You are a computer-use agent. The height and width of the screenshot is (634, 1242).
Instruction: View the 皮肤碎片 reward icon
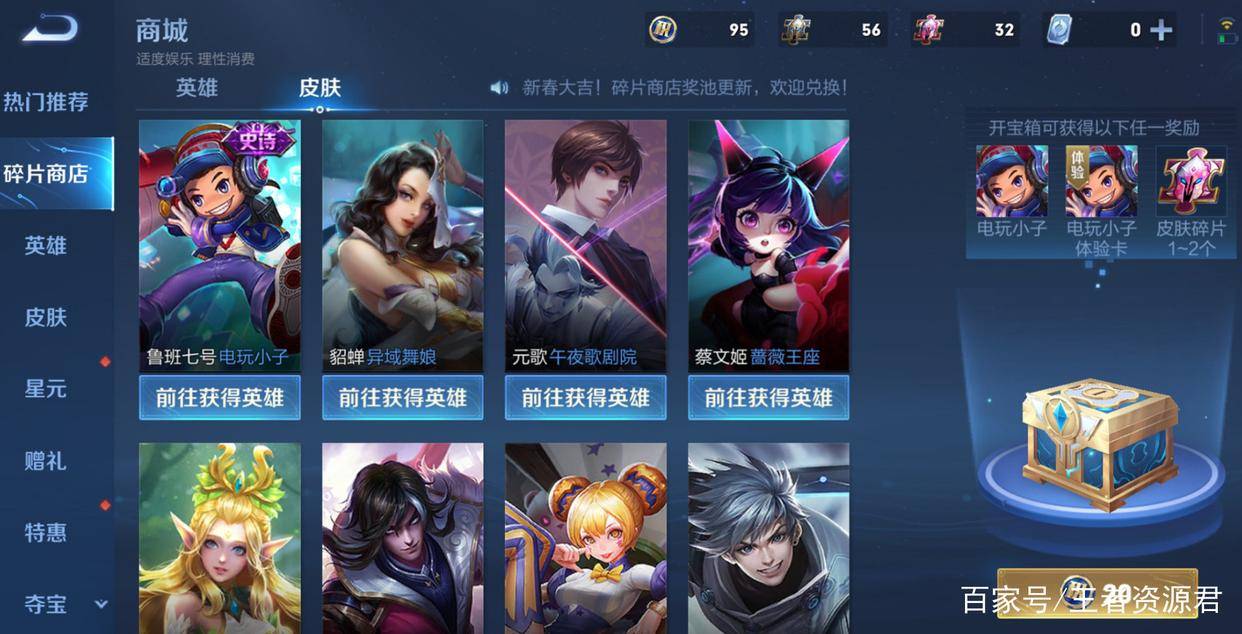pyautogui.click(x=1191, y=182)
